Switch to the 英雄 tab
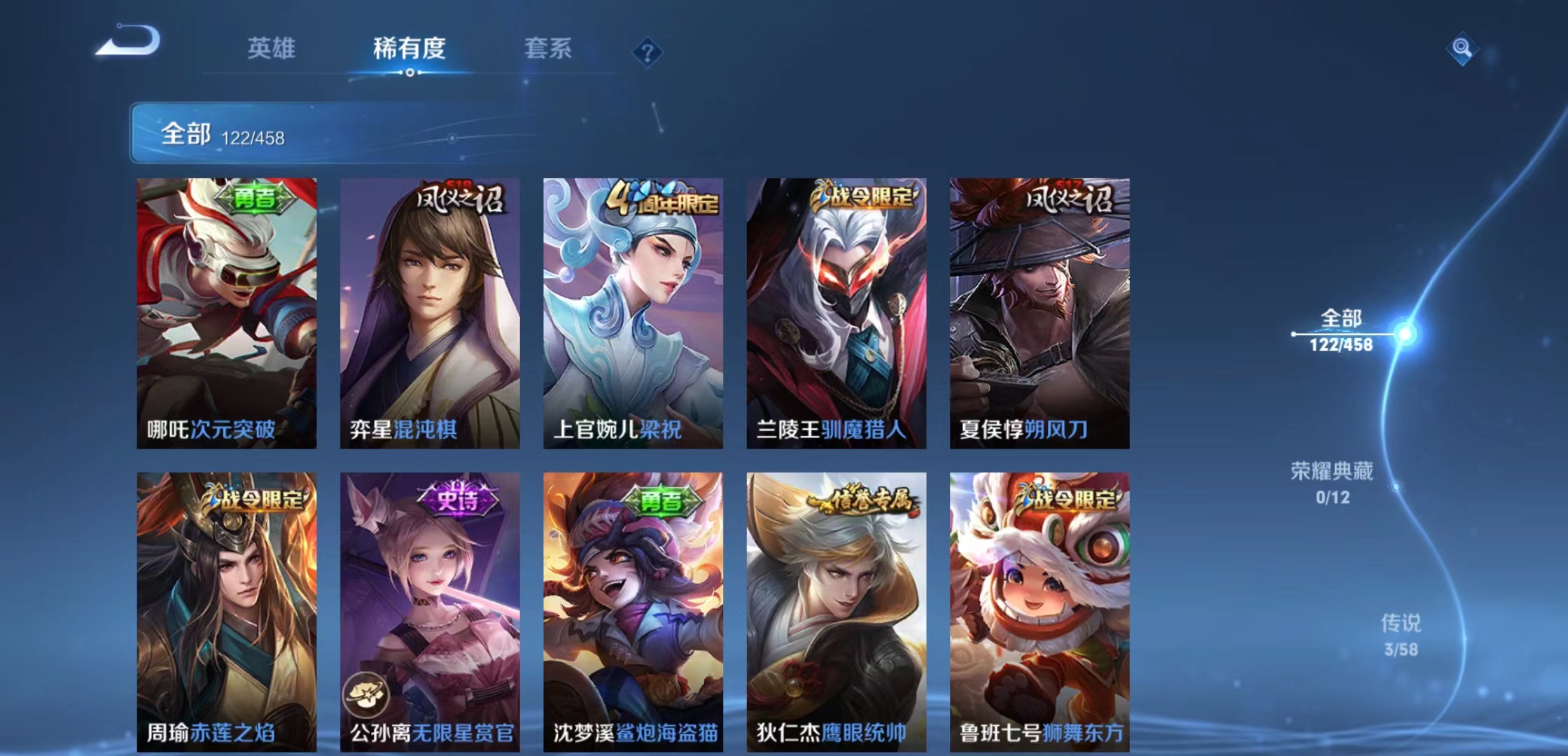This screenshot has width=1568, height=756. click(272, 49)
